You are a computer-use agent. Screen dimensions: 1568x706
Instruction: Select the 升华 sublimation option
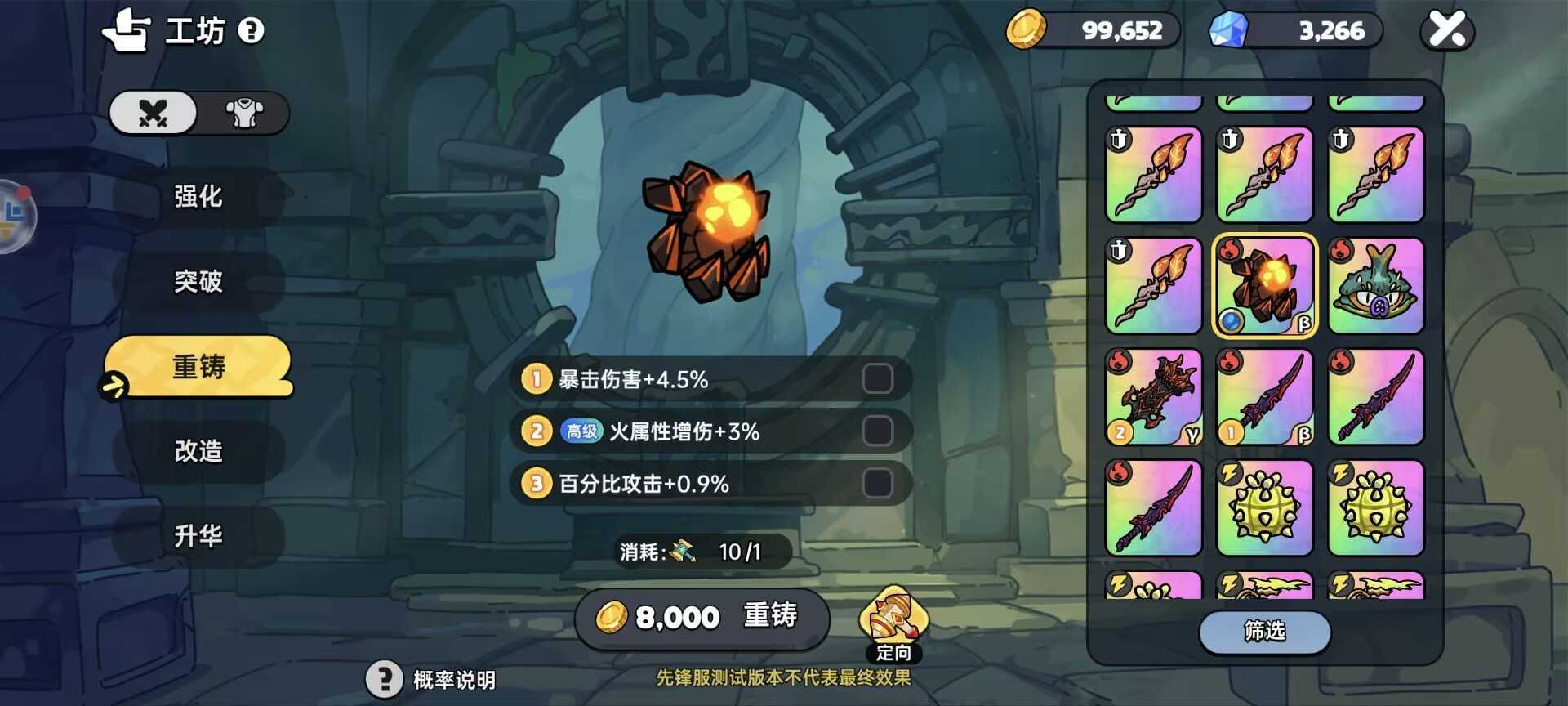click(196, 536)
